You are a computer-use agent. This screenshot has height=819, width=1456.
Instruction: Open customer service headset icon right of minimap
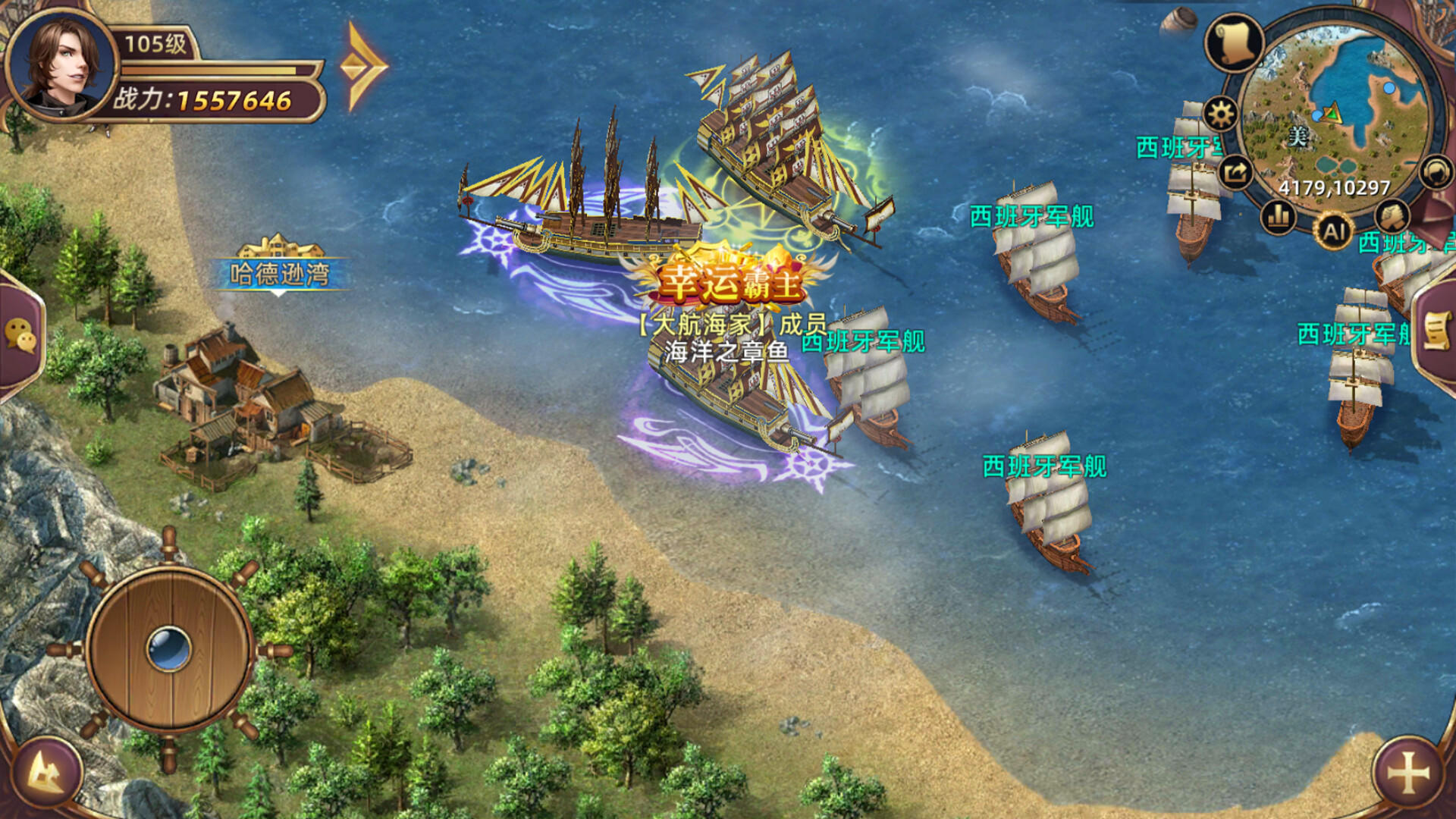click(1434, 172)
